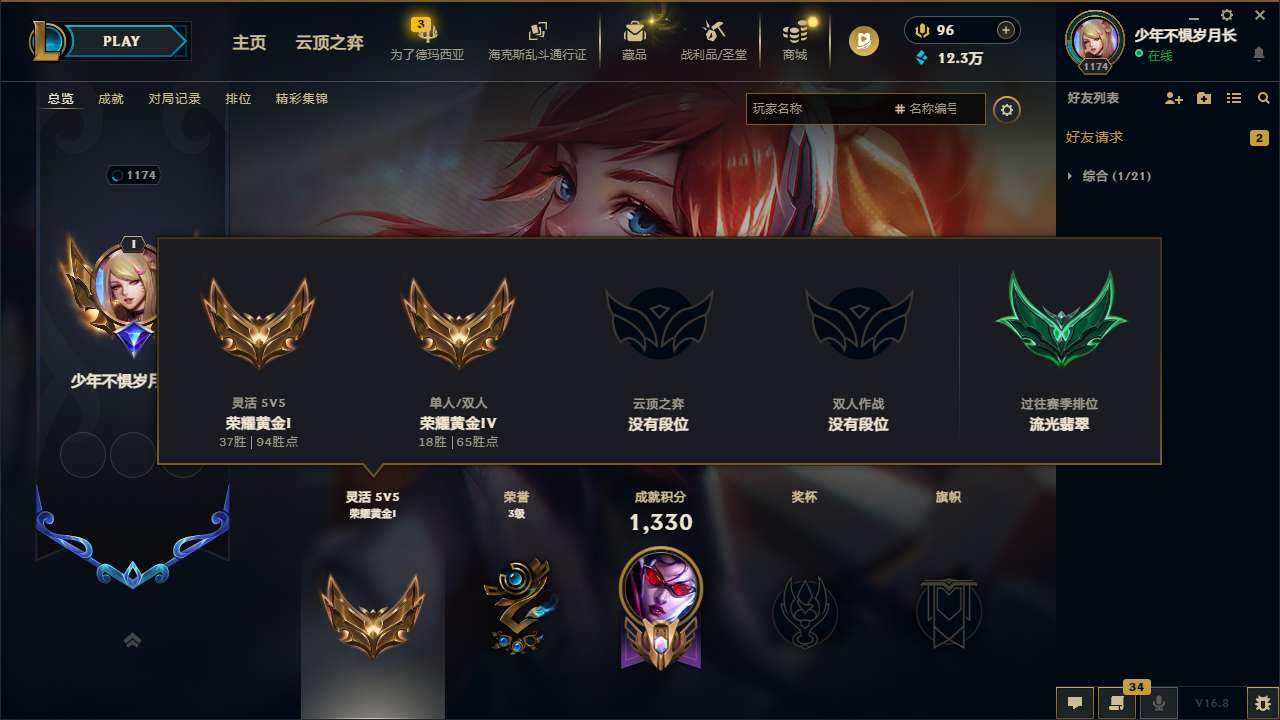
Task: Toggle advanced search options with the gear
Action: point(1007,109)
